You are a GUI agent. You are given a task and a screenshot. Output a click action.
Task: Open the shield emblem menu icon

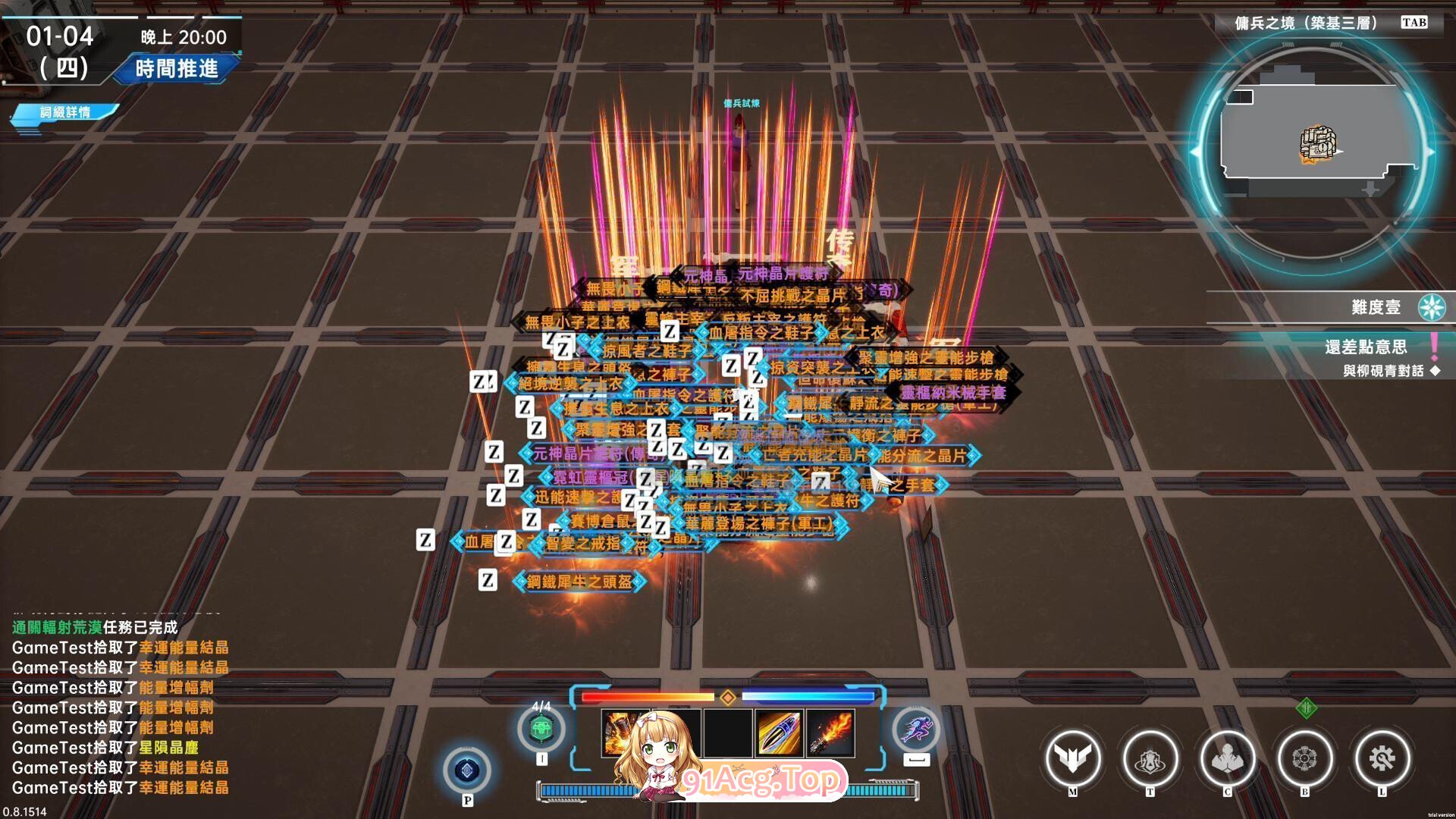(x=1150, y=758)
